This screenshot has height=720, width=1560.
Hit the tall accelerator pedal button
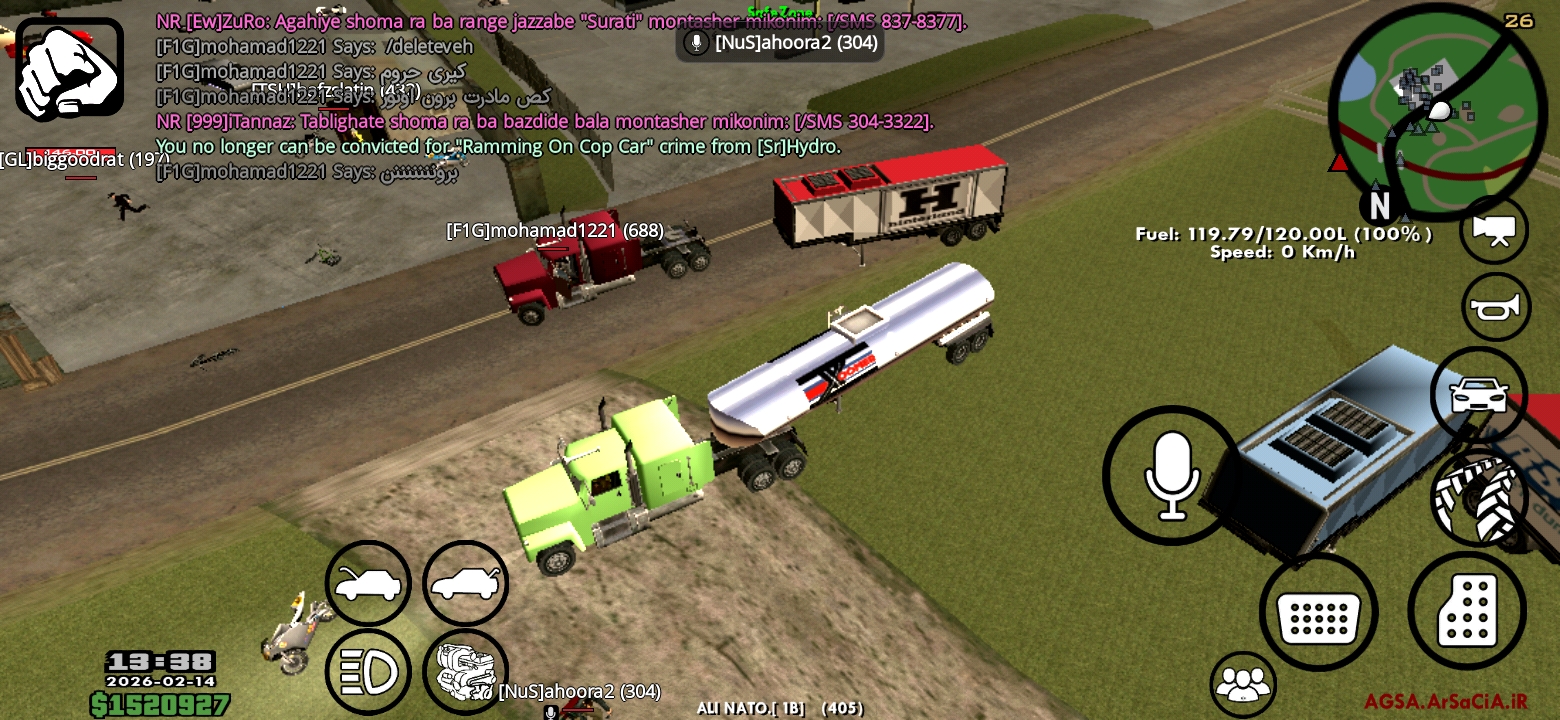click(1466, 609)
